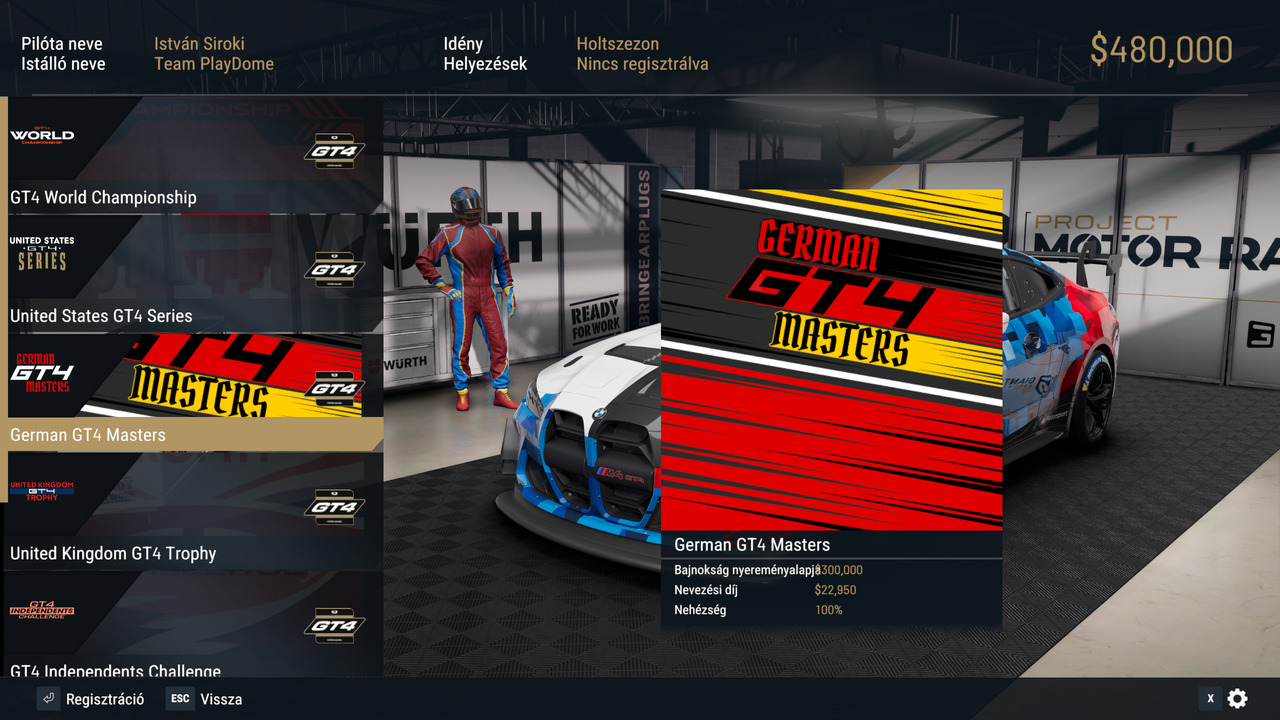1280x720 pixels.
Task: Go back with the Vissza button
Action: 205,699
